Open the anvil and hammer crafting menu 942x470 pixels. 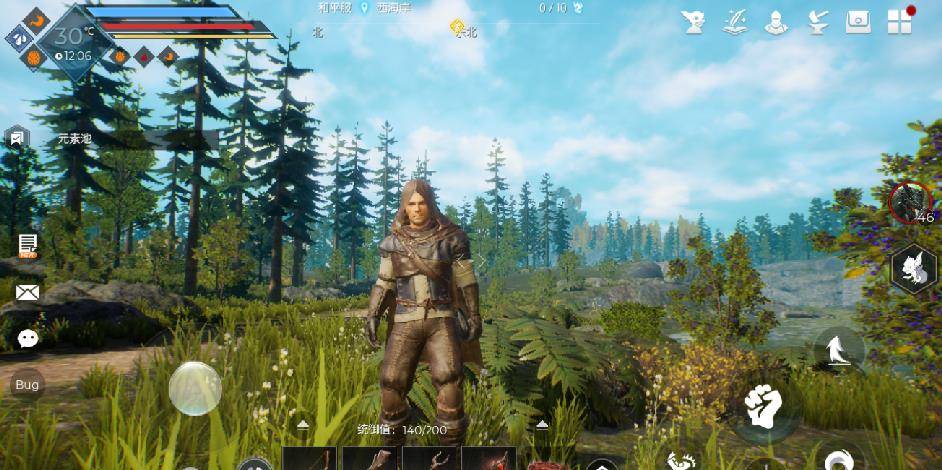pyautogui.click(x=817, y=22)
